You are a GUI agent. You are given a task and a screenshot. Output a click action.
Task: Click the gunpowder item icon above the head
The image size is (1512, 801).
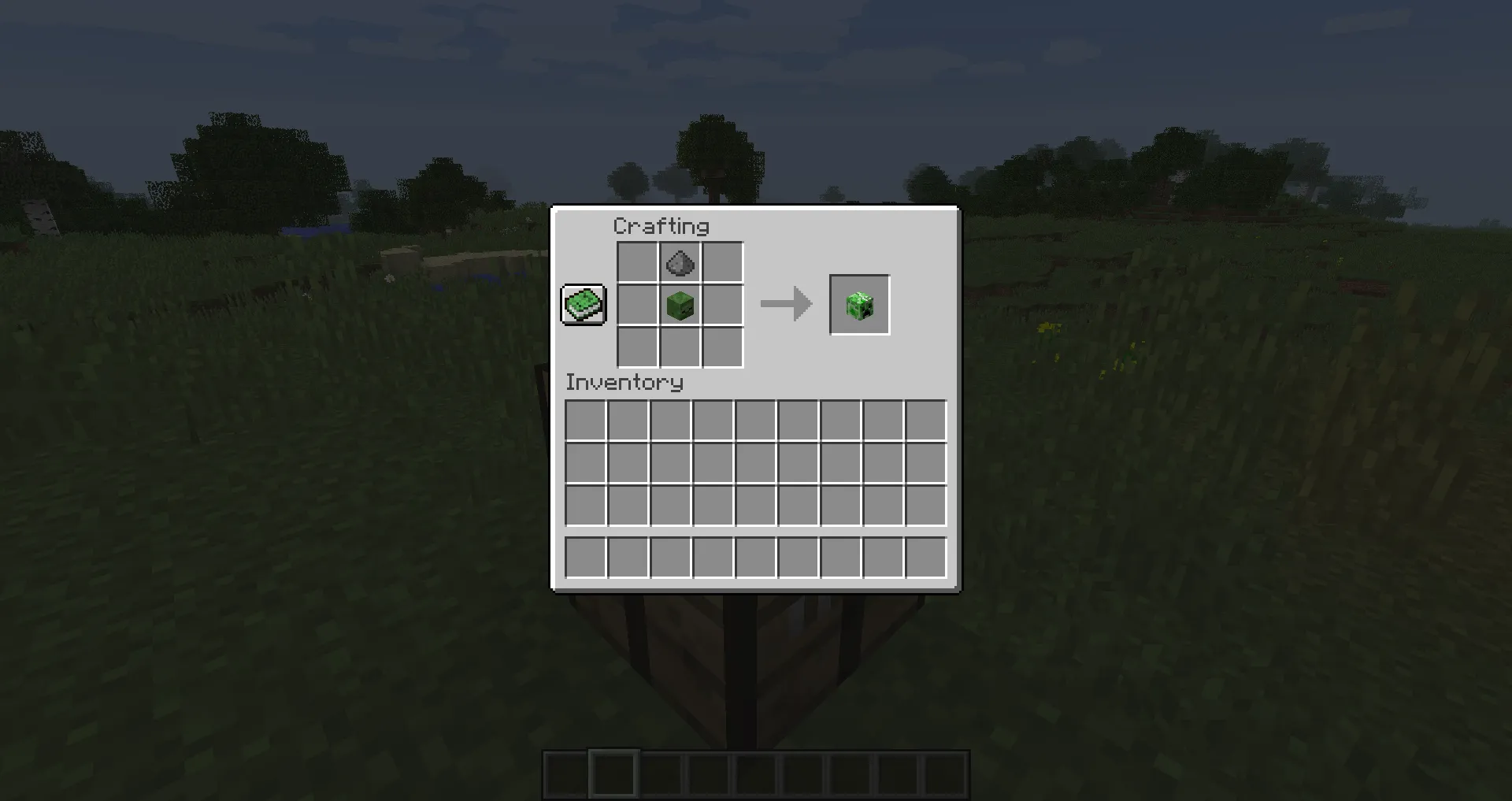click(x=679, y=263)
